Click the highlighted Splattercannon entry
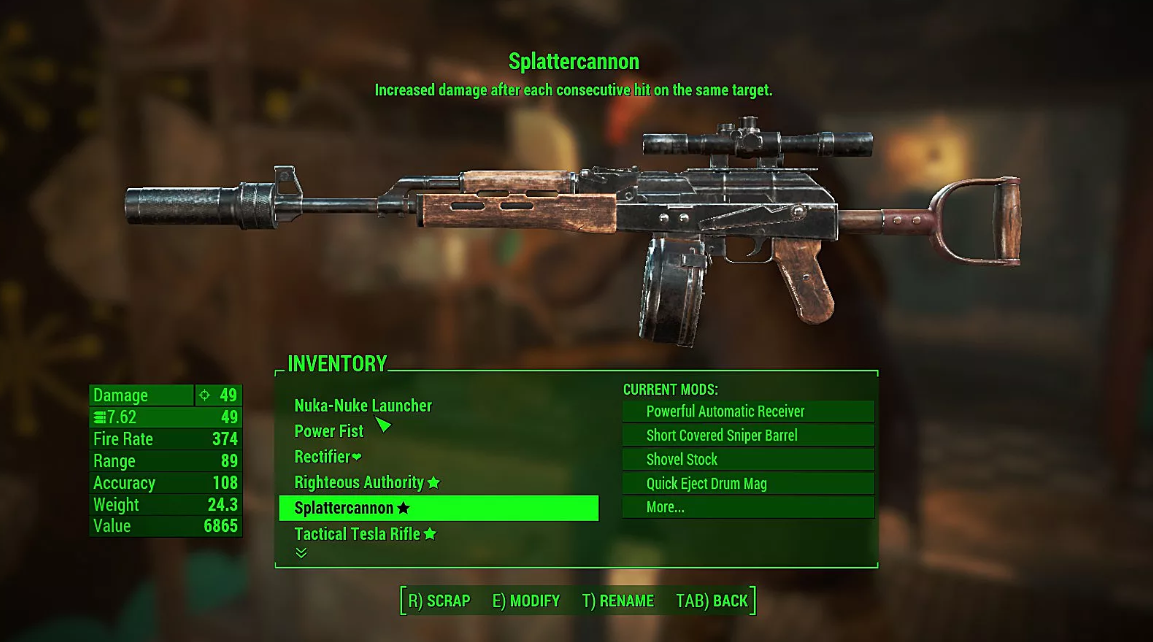 click(x=438, y=508)
